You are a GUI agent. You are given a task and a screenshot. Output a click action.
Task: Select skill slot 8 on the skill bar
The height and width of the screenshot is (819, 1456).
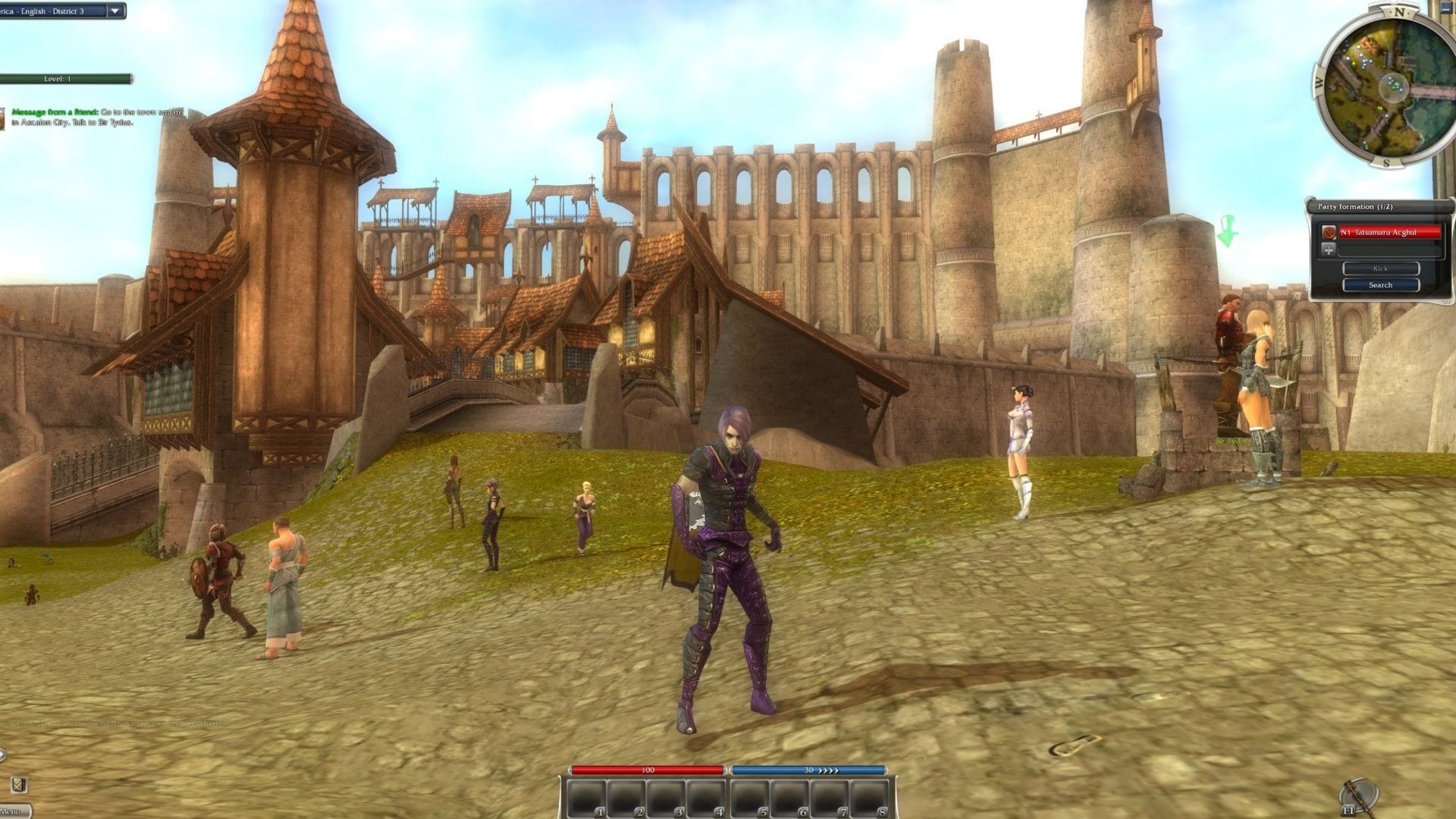(x=869, y=798)
